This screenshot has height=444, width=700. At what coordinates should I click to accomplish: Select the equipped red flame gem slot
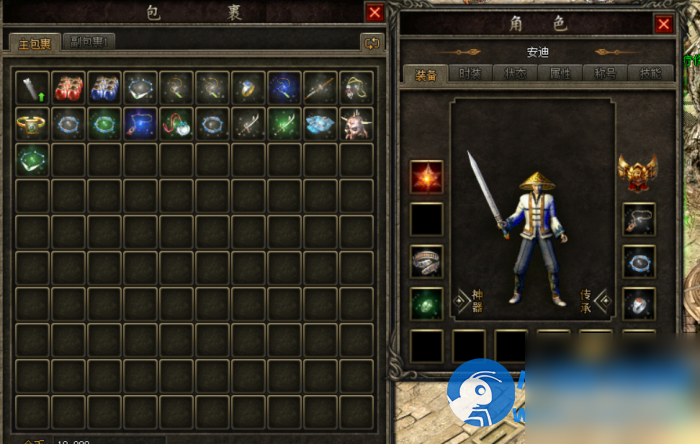pos(426,177)
